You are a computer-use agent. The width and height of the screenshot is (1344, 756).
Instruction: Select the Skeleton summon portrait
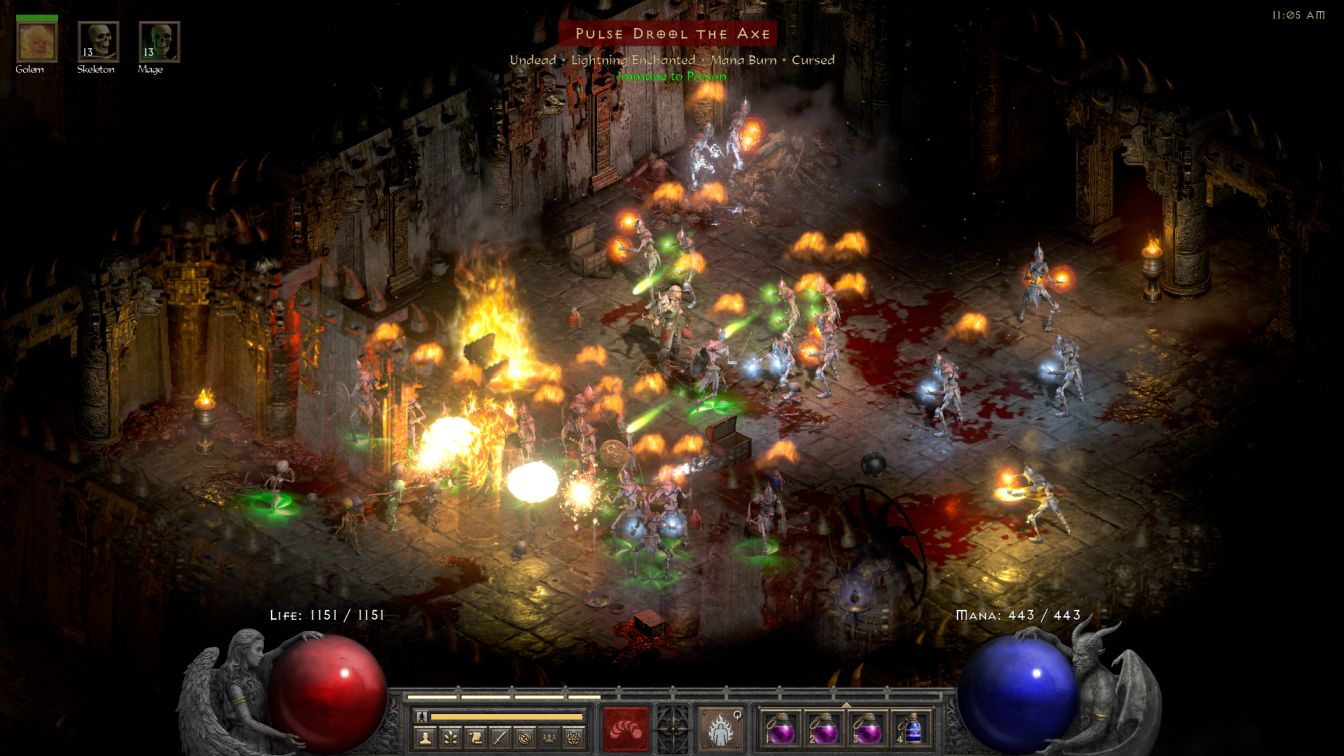coord(98,41)
